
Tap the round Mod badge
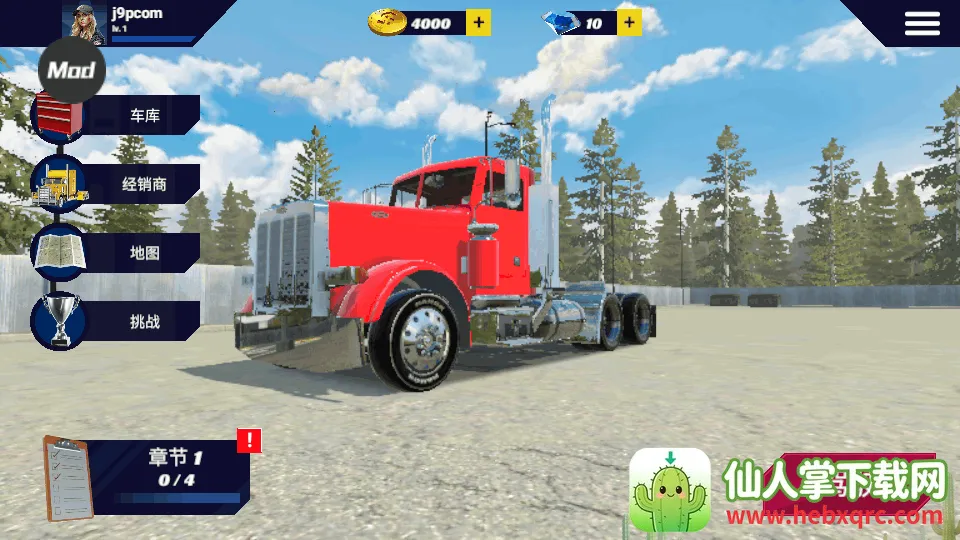click(71, 70)
